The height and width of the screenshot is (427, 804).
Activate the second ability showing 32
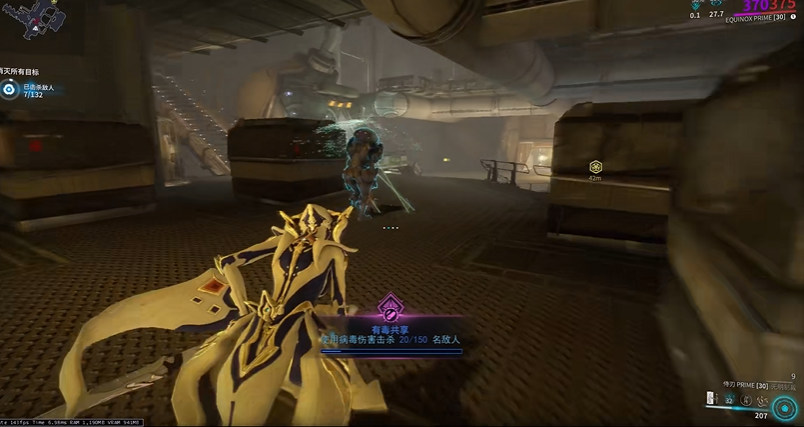point(728,399)
